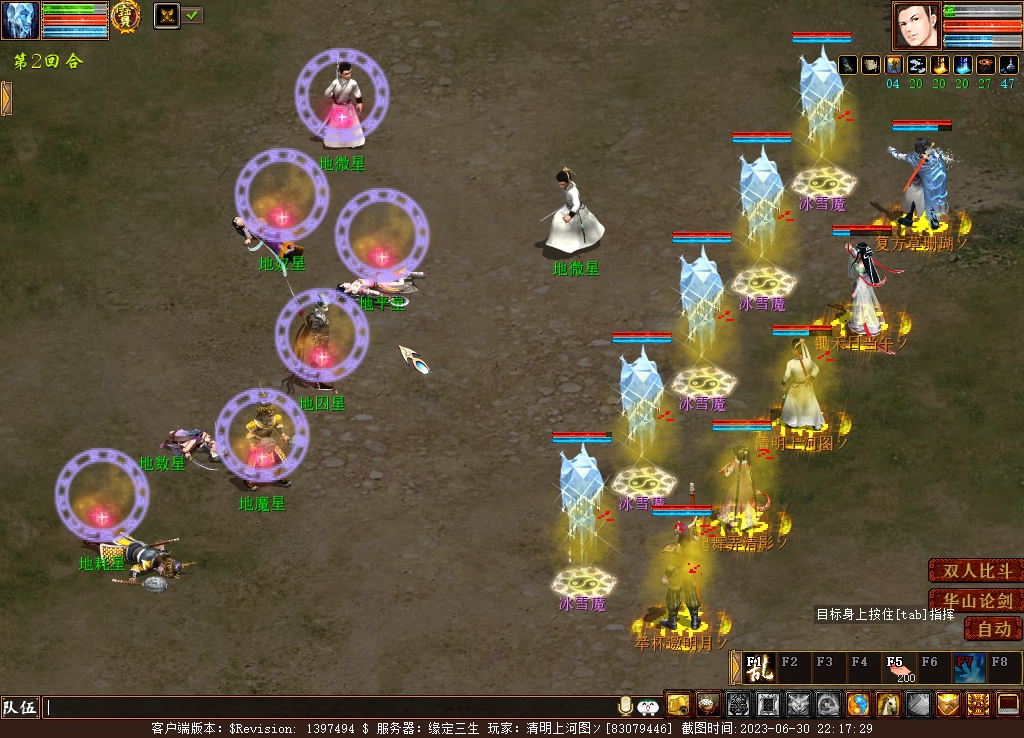Click the chat input box
1024x738 pixels.
(330, 707)
